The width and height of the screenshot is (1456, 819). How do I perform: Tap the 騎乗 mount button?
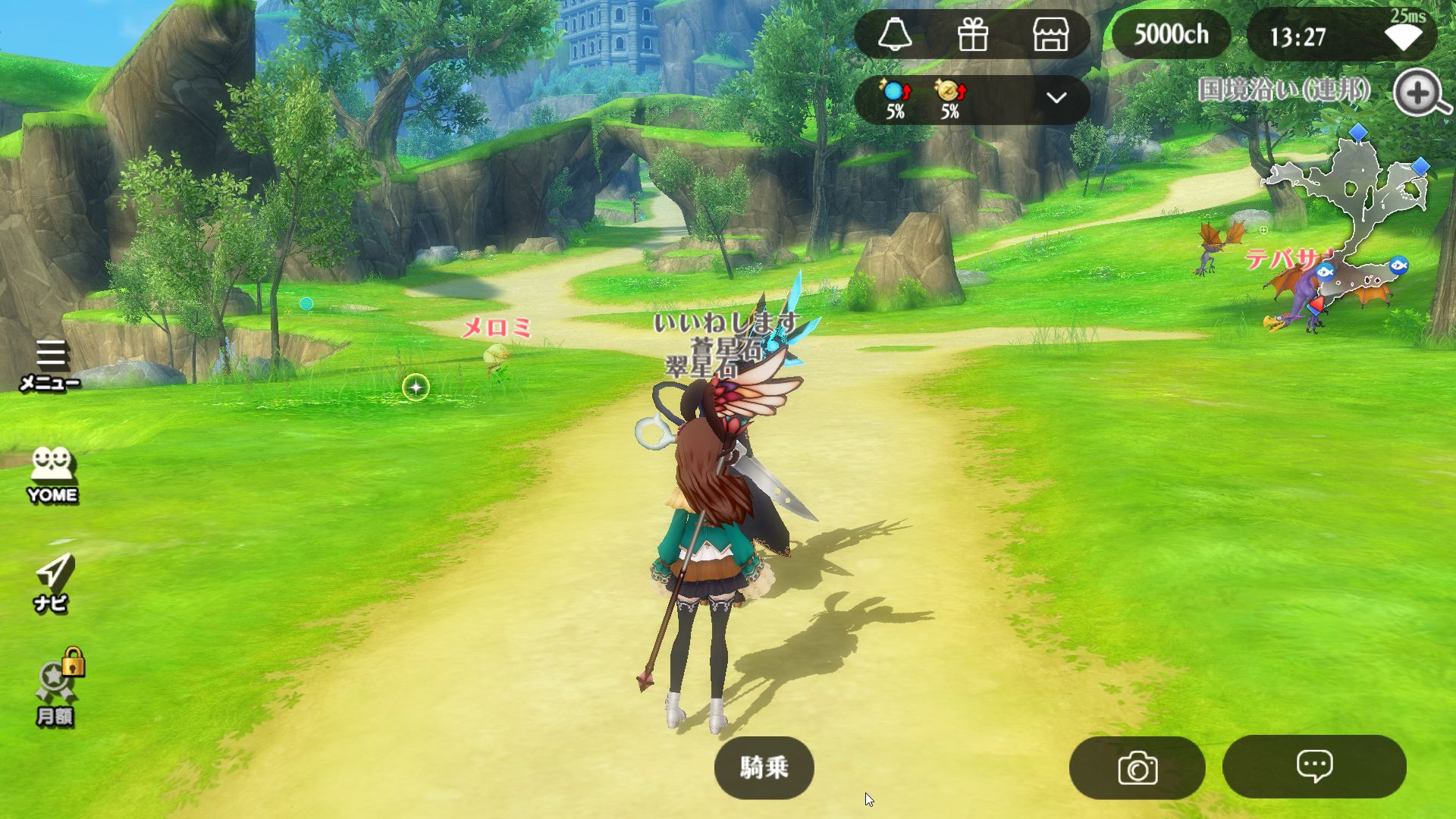point(764,767)
